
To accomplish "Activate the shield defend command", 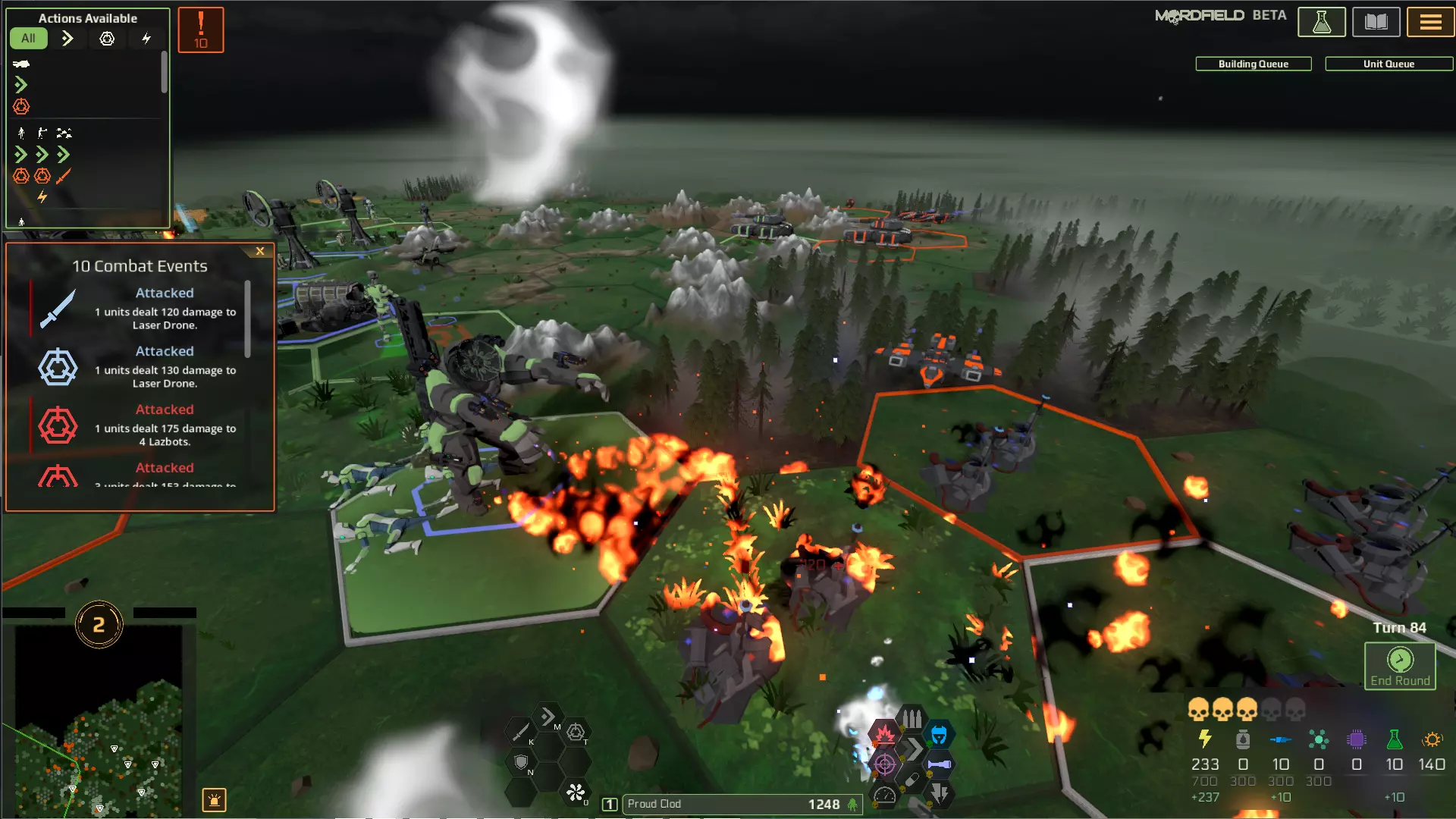I will pos(521,762).
